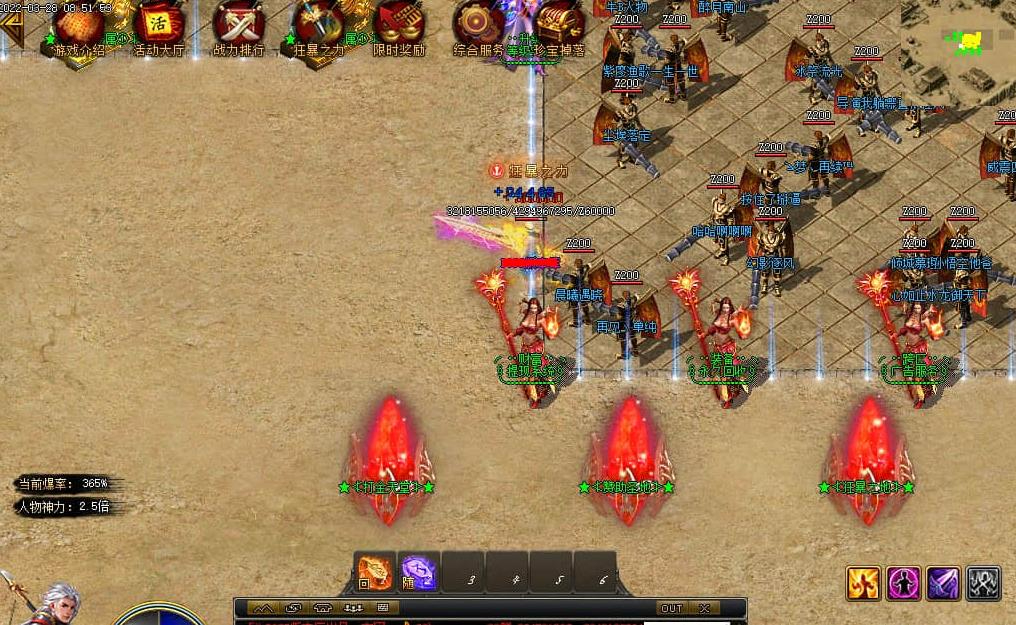
Task: Close the chat bar with X button
Action: [x=704, y=608]
